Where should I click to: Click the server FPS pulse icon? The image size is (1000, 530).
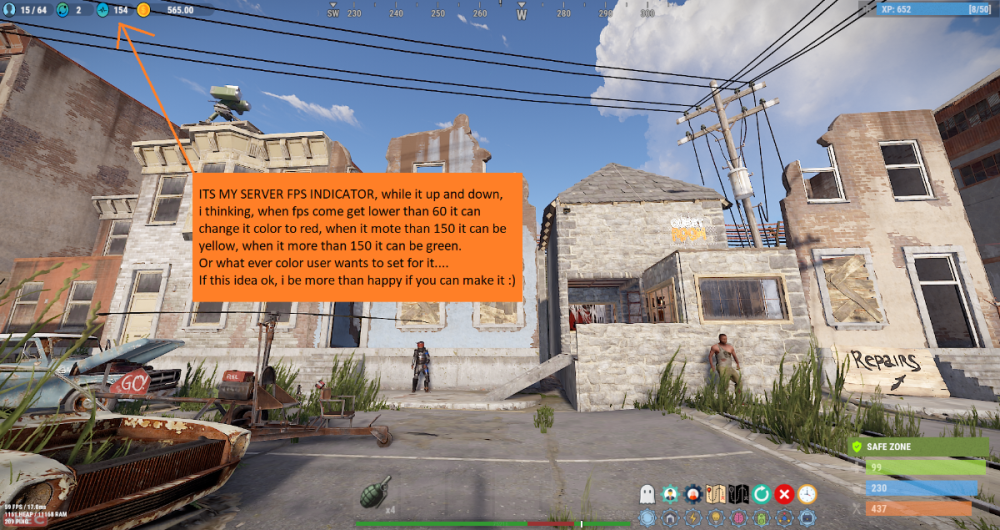tap(102, 10)
